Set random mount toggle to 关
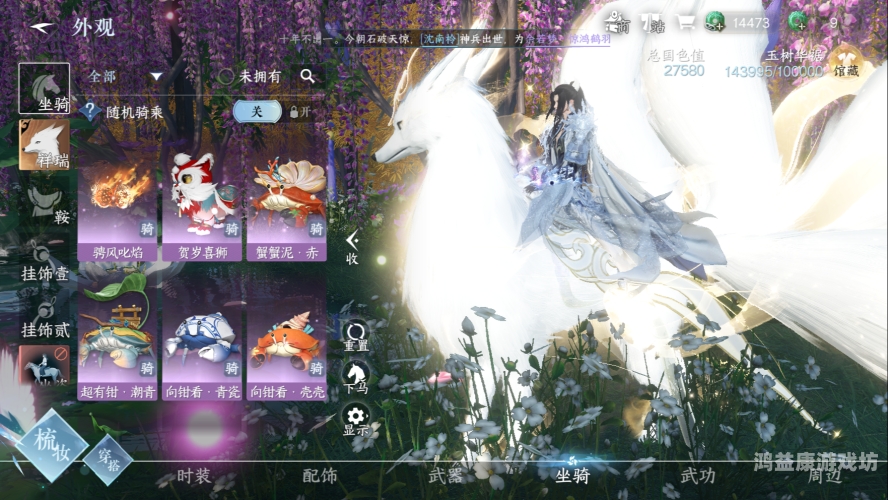The width and height of the screenshot is (888, 500). [257, 112]
